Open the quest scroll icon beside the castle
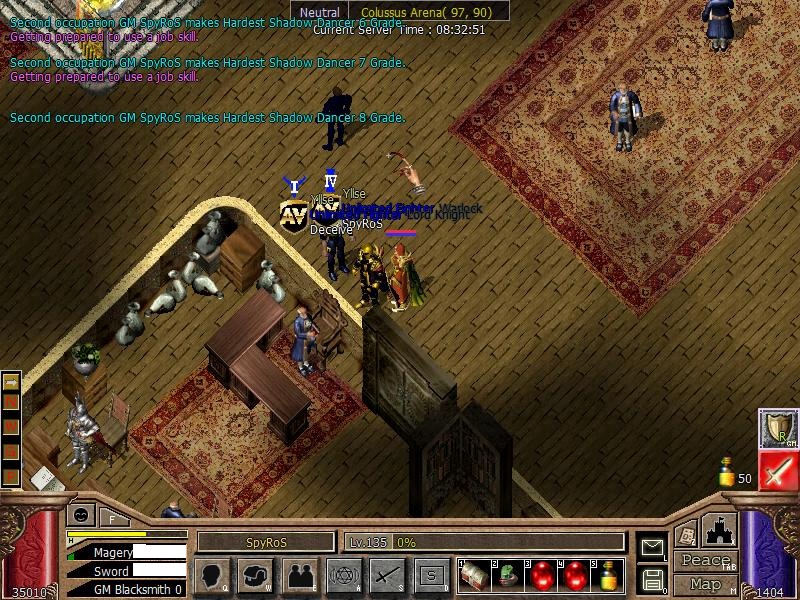800x600 pixels. coord(686,534)
